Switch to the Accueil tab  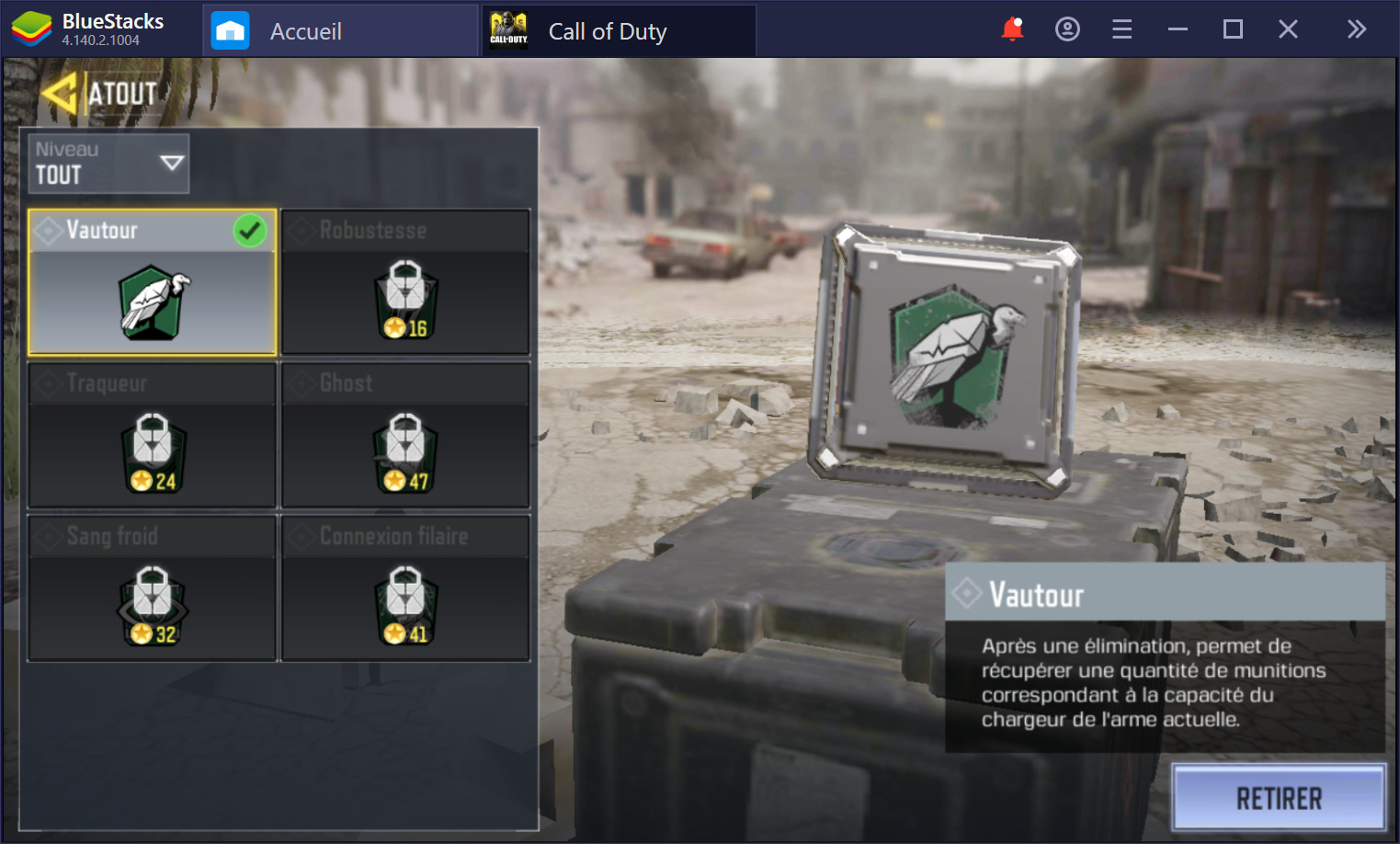[x=305, y=30]
